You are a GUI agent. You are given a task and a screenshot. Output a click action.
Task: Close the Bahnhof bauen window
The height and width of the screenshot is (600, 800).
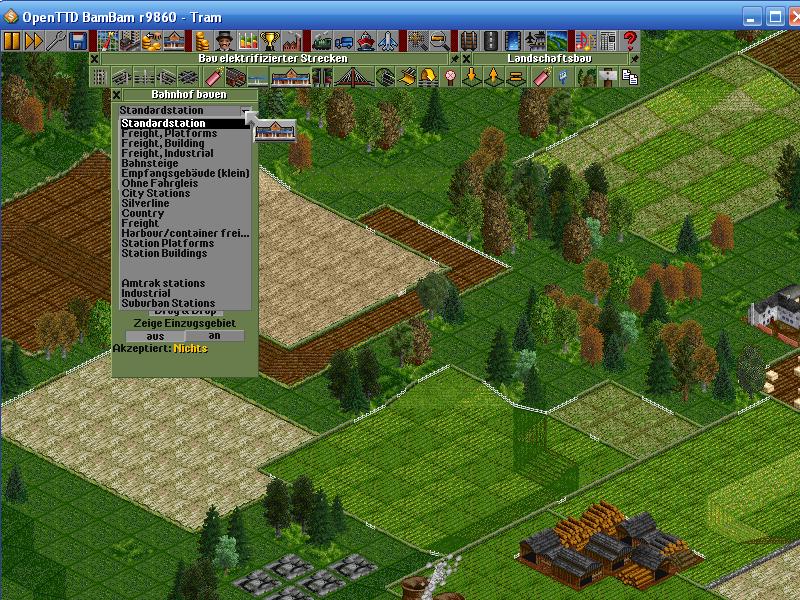(x=116, y=95)
